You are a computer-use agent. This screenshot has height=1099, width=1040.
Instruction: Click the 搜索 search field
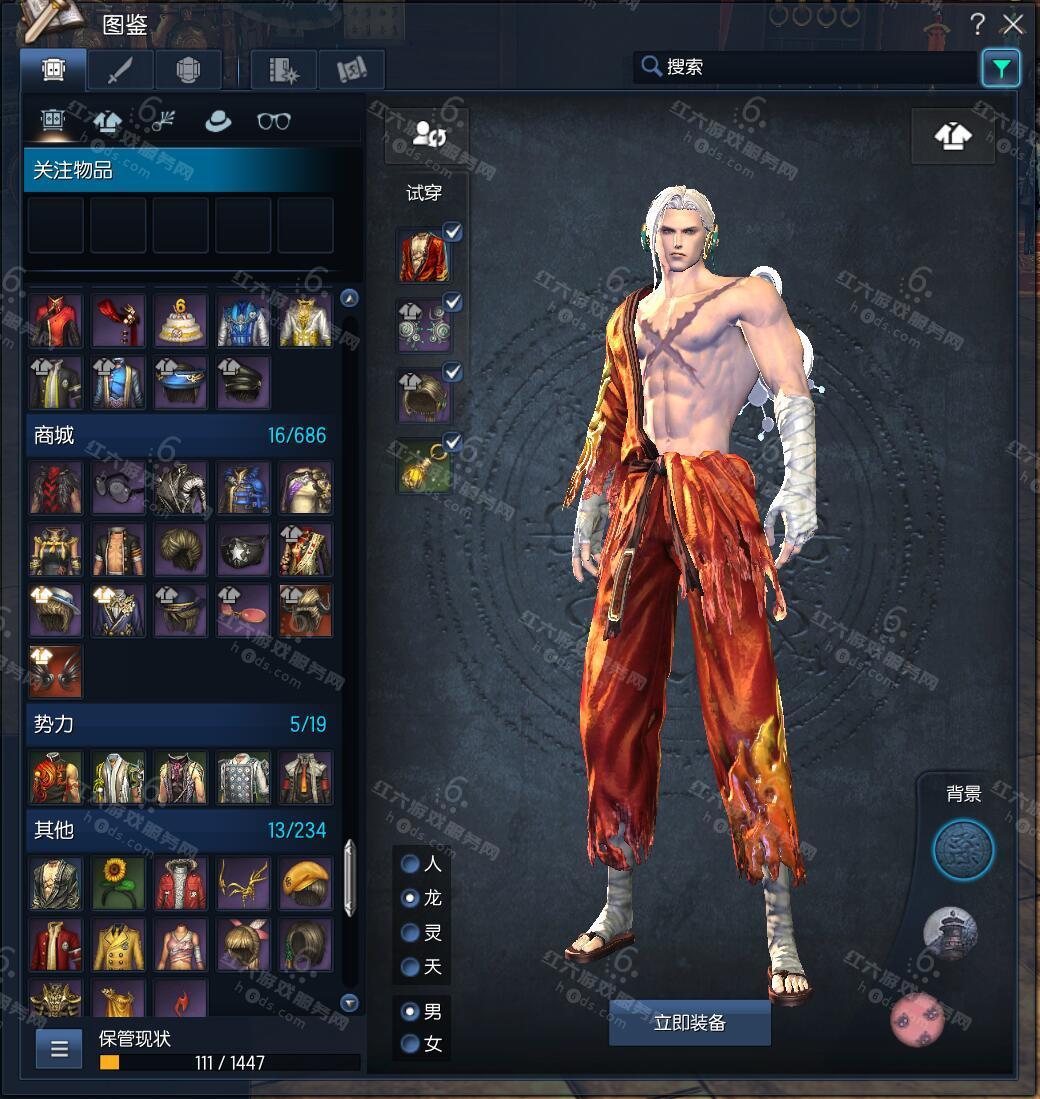tap(805, 67)
